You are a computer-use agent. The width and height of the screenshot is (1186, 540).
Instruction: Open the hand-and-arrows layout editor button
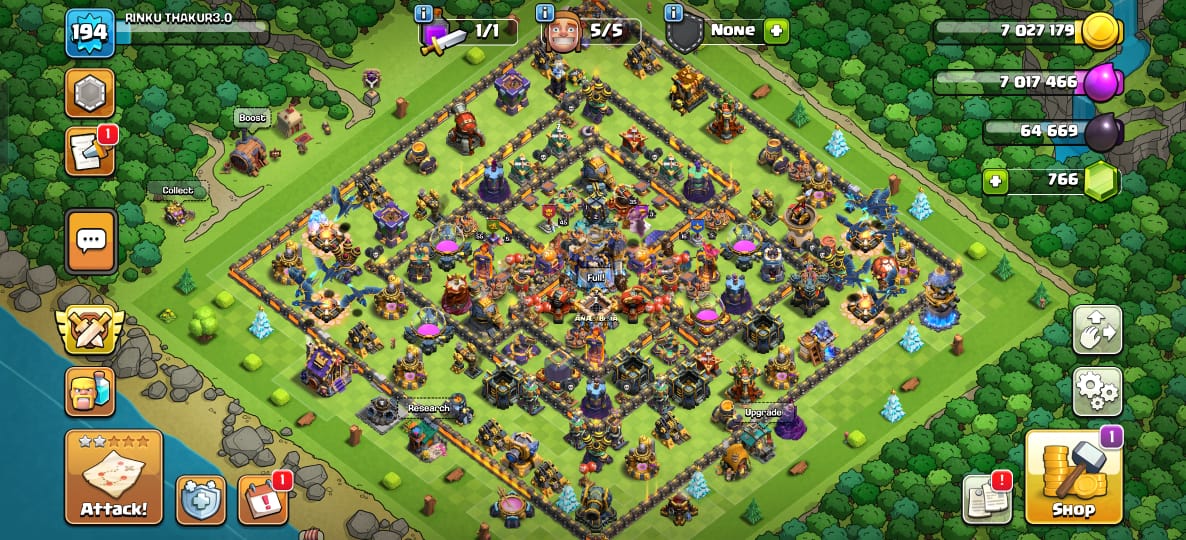[x=1097, y=330]
